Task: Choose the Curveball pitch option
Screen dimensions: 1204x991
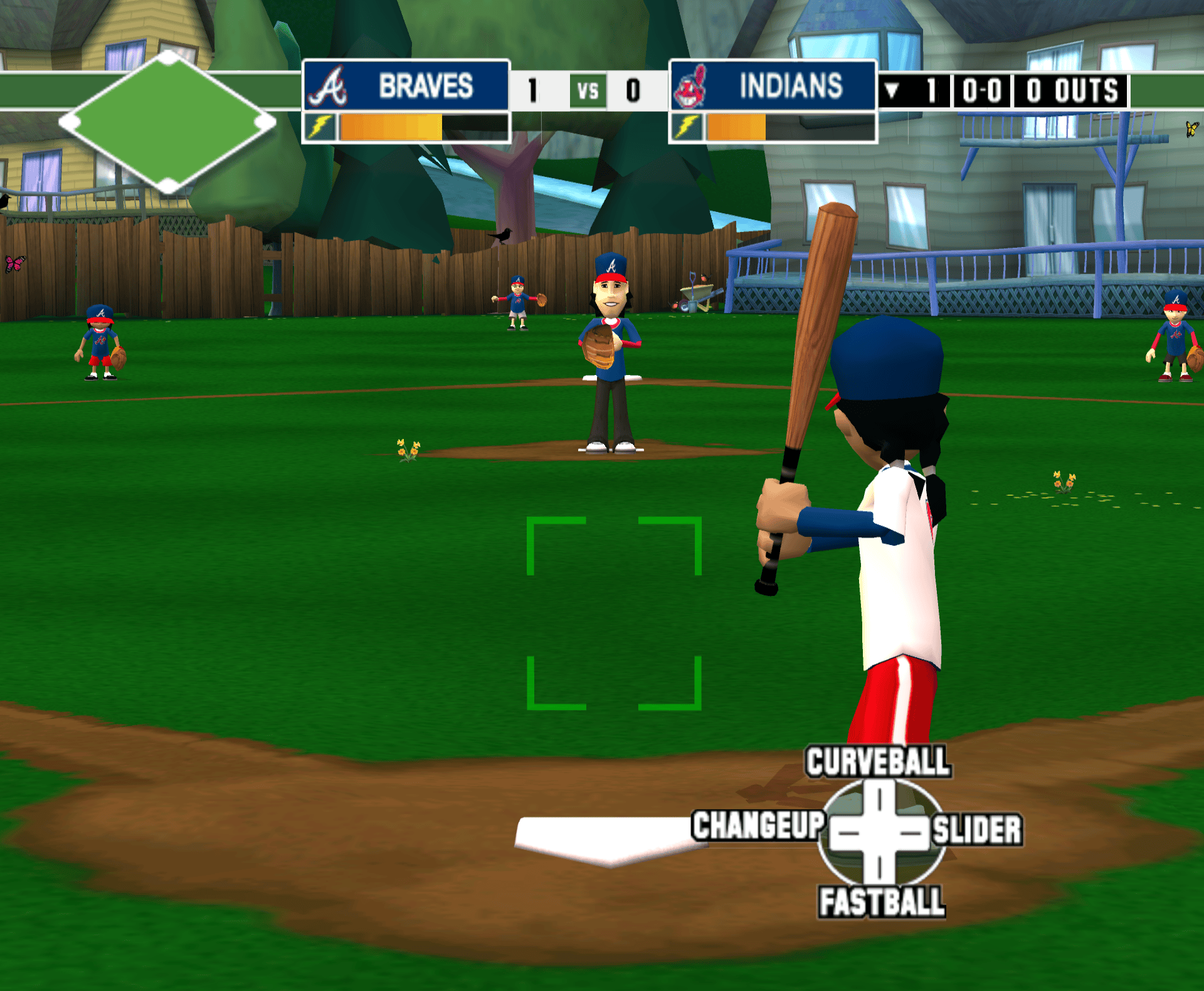Action: pyautogui.click(x=877, y=761)
